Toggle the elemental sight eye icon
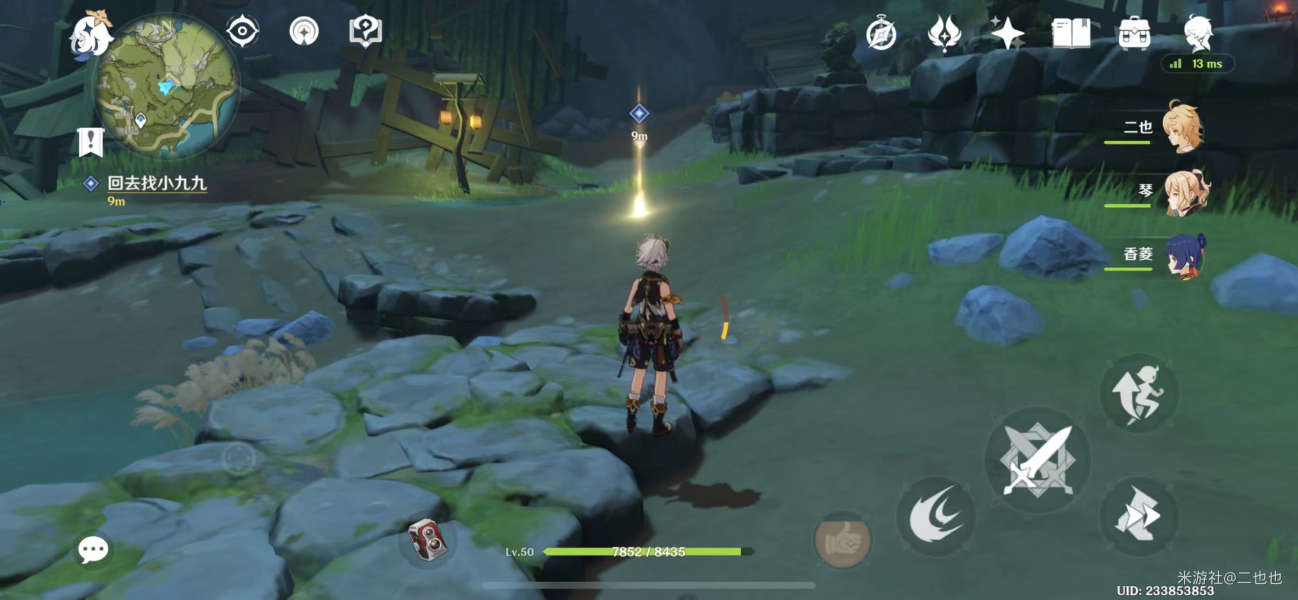 click(242, 31)
